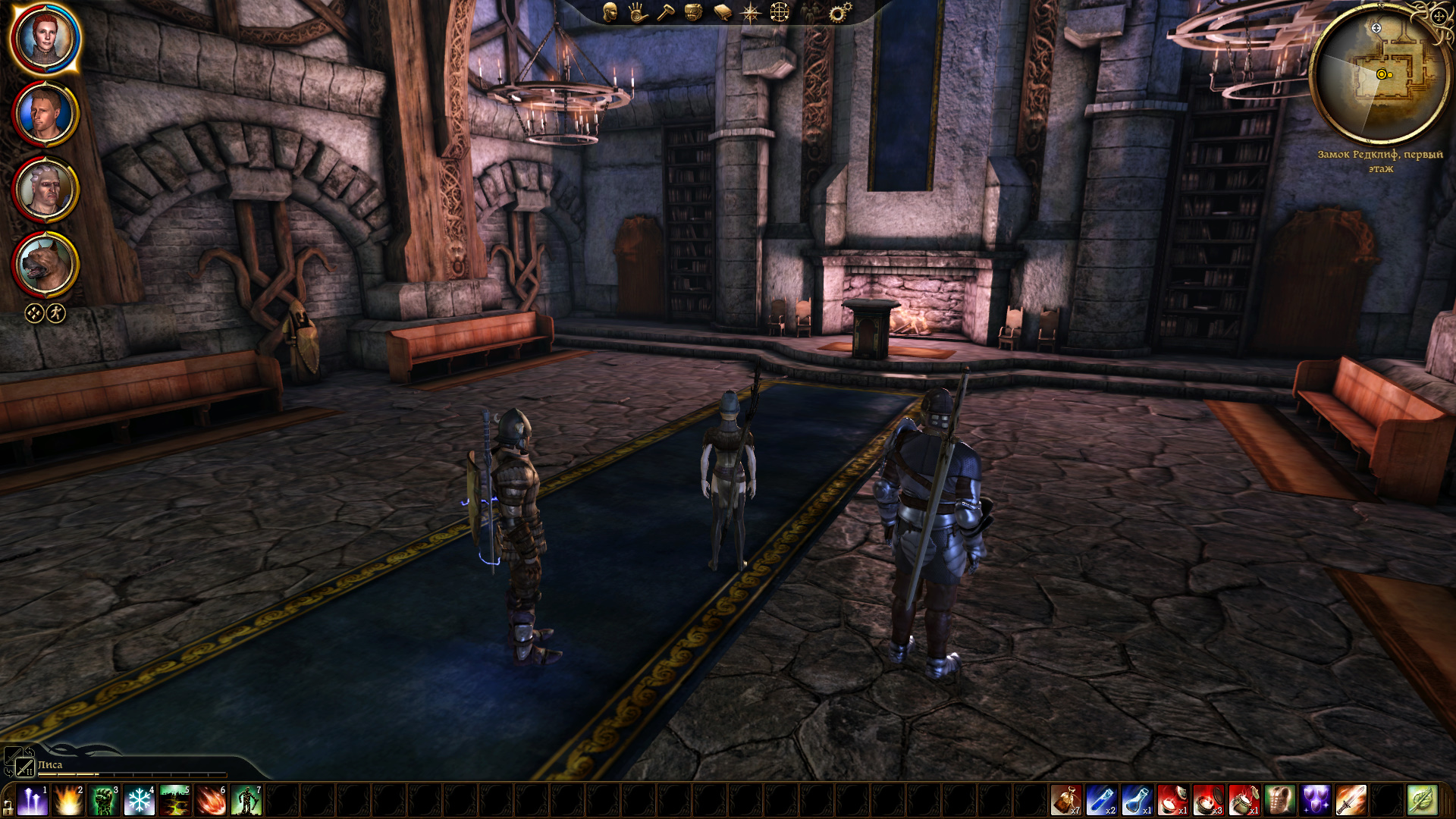Screen dimensions: 1456x819
Task: Cast the snowflake ice spell in slot 4
Action: point(140,801)
